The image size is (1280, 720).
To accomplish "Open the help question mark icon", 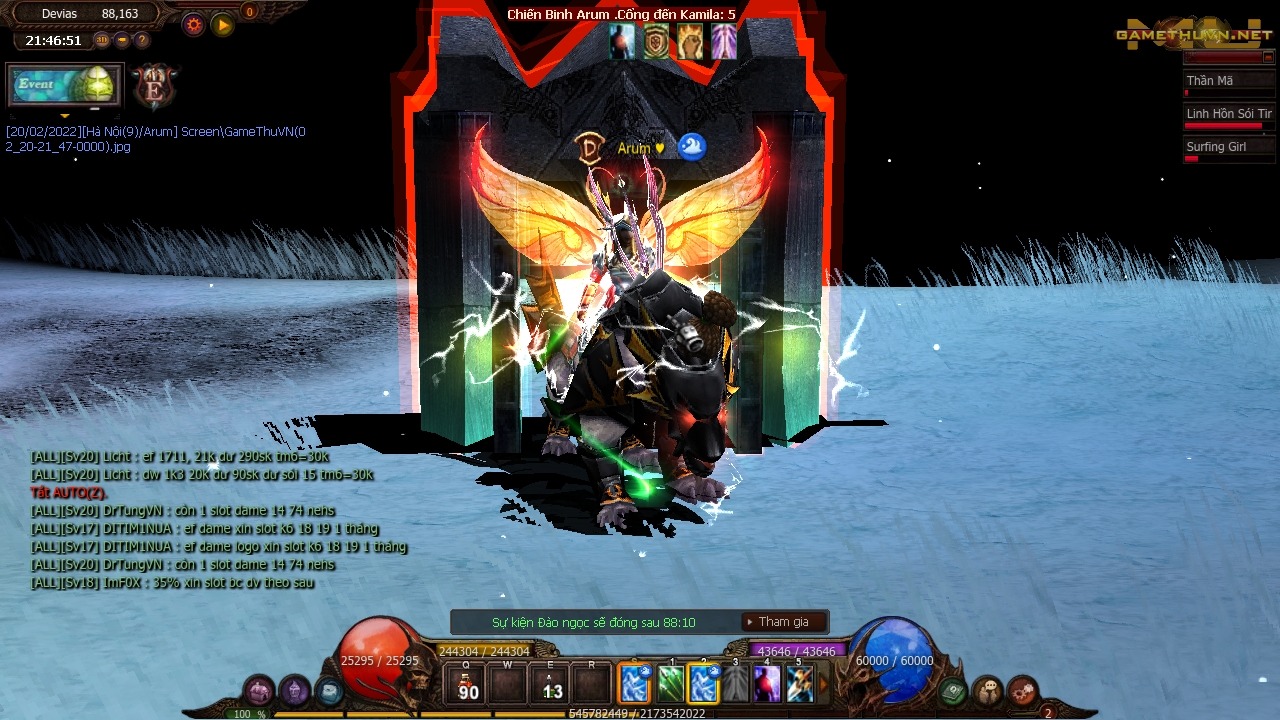I will [142, 39].
